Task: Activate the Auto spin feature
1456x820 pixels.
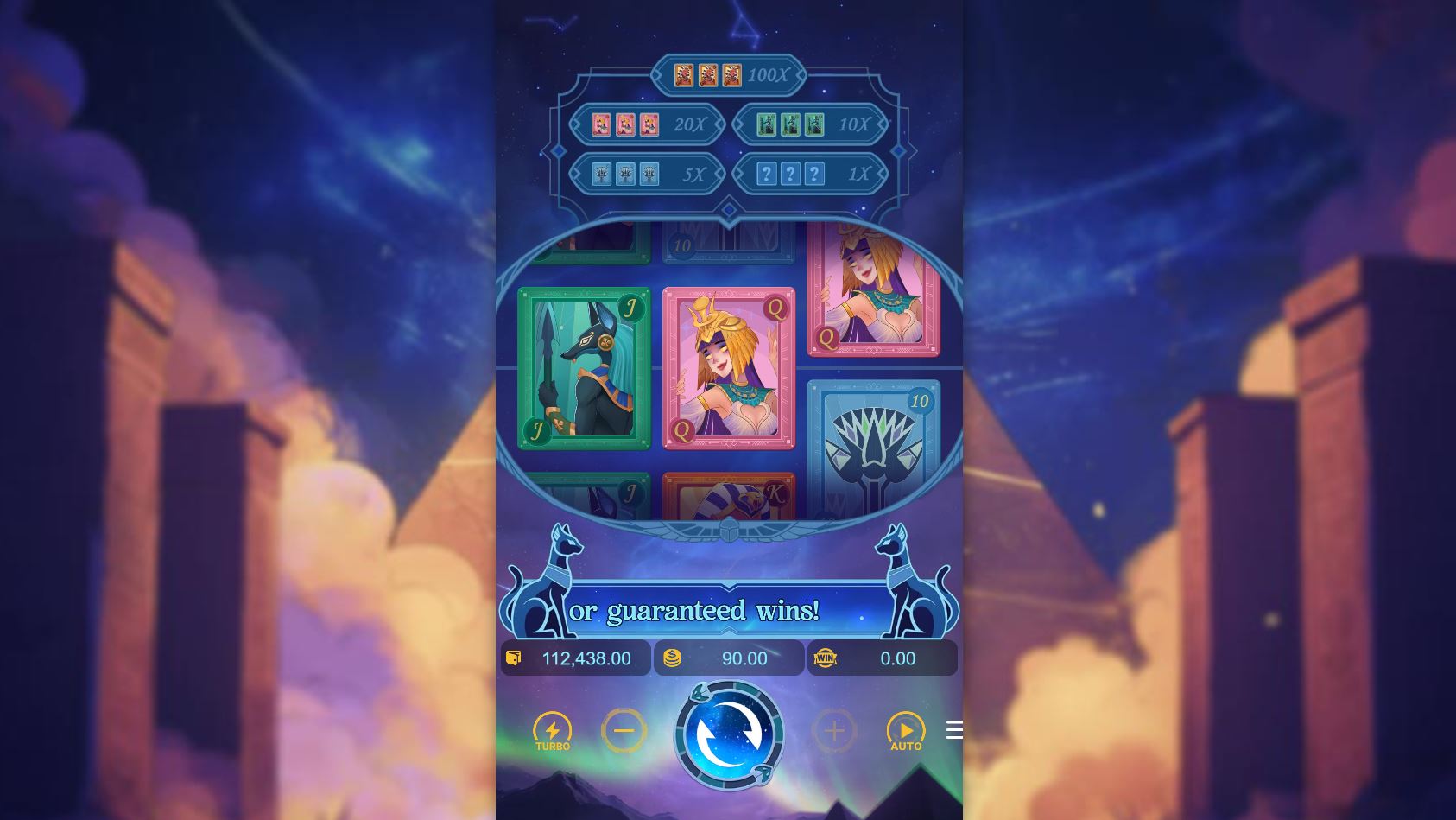Action: click(905, 730)
